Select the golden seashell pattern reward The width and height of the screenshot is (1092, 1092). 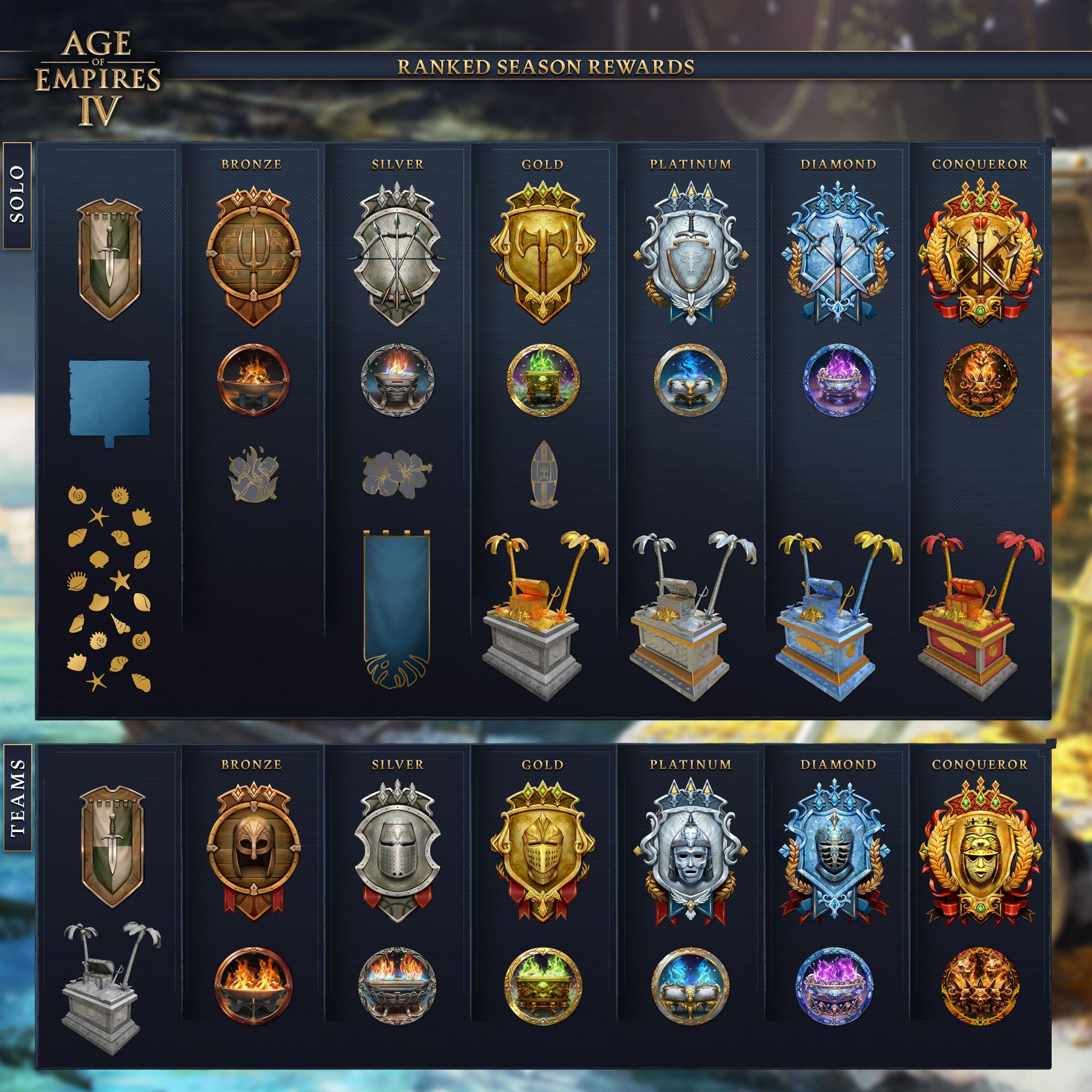click(x=109, y=589)
